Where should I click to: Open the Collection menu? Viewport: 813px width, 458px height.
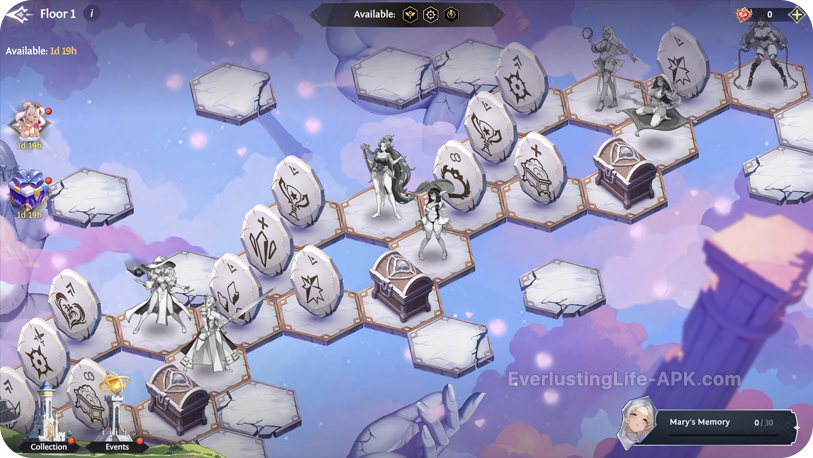48,422
